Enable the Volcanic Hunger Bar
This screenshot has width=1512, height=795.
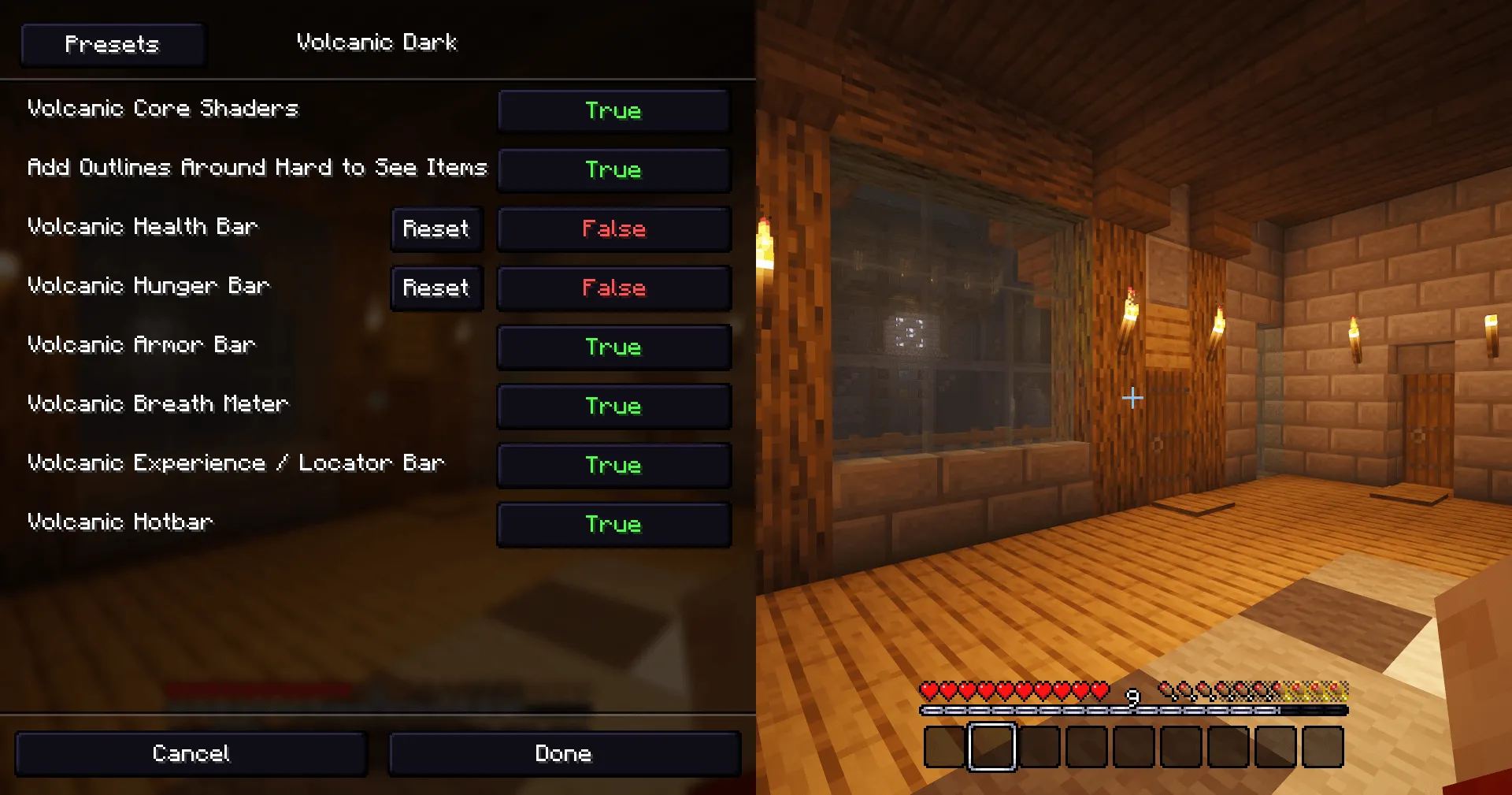click(x=613, y=288)
